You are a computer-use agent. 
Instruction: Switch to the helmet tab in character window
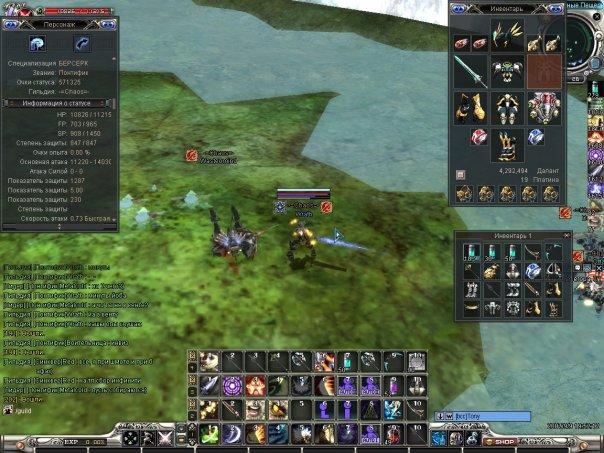[38, 43]
